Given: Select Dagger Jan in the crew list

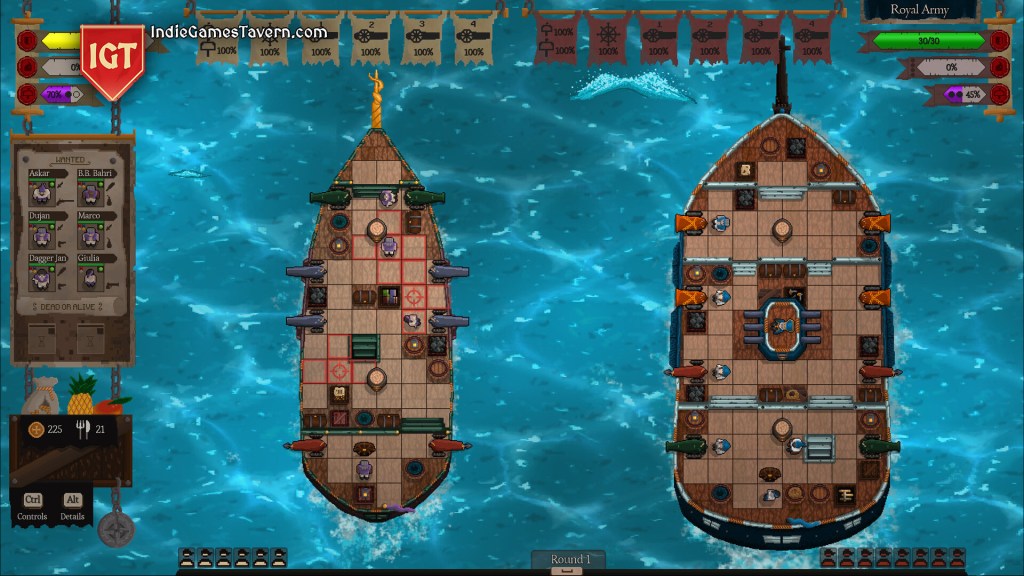Looking at the screenshot, I should click(42, 275).
